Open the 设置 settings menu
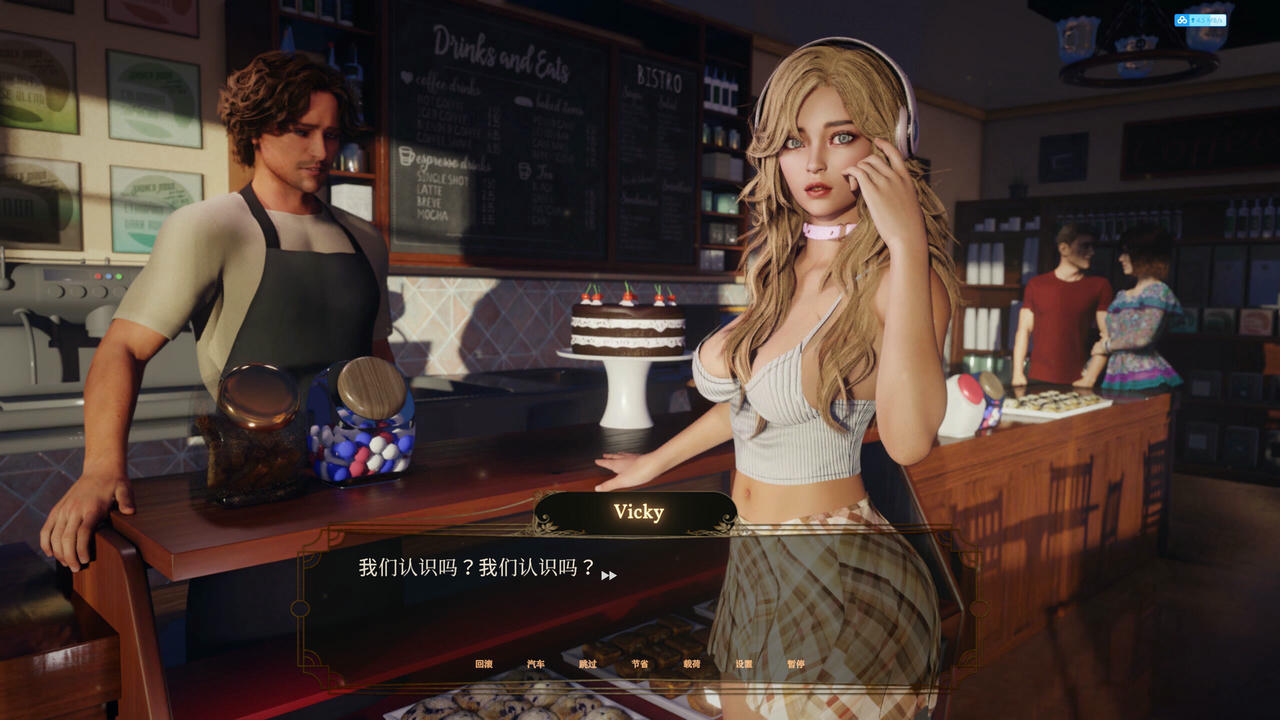The height and width of the screenshot is (720, 1280). [x=744, y=664]
